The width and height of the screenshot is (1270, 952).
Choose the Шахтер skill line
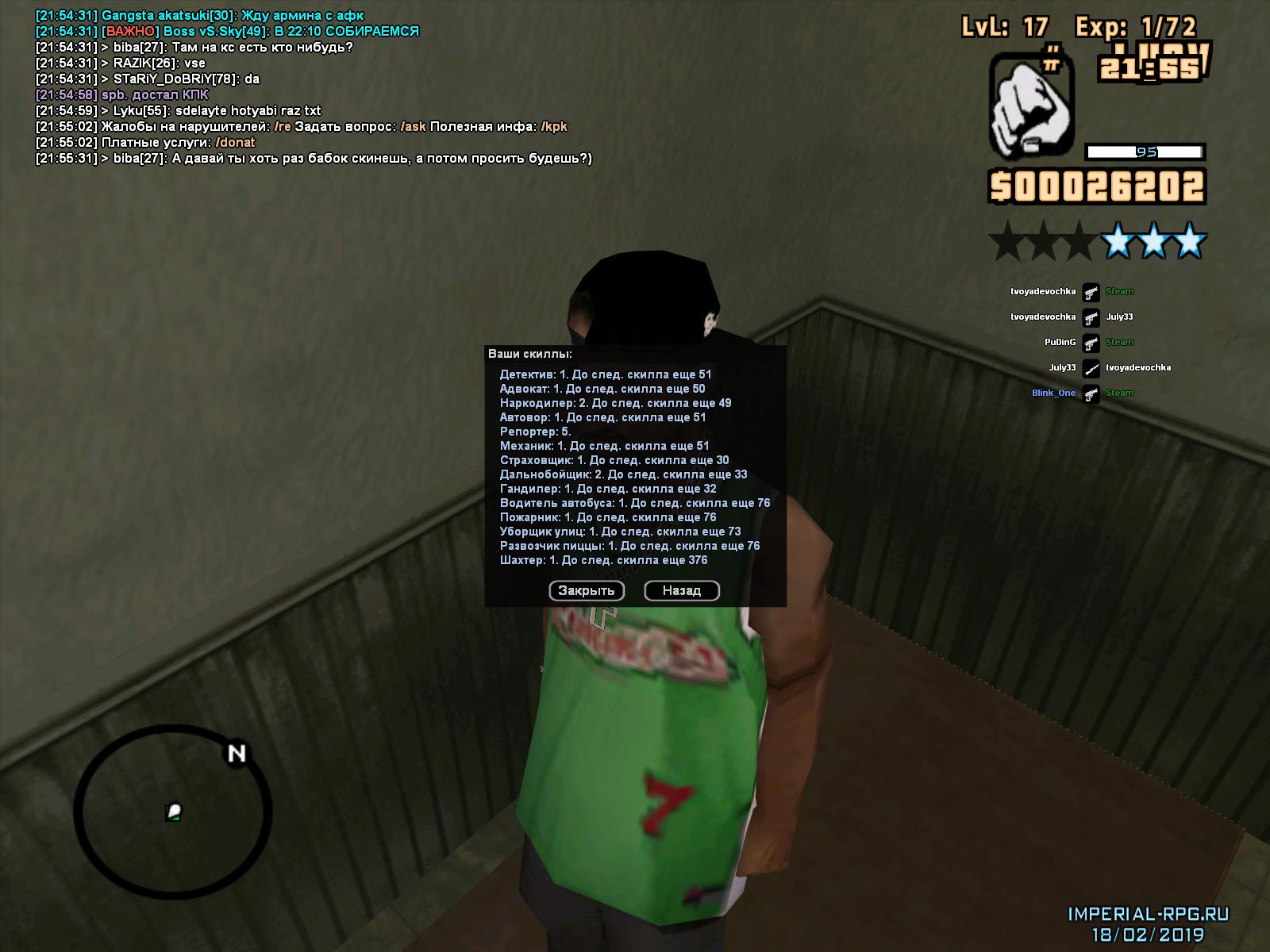(603, 560)
